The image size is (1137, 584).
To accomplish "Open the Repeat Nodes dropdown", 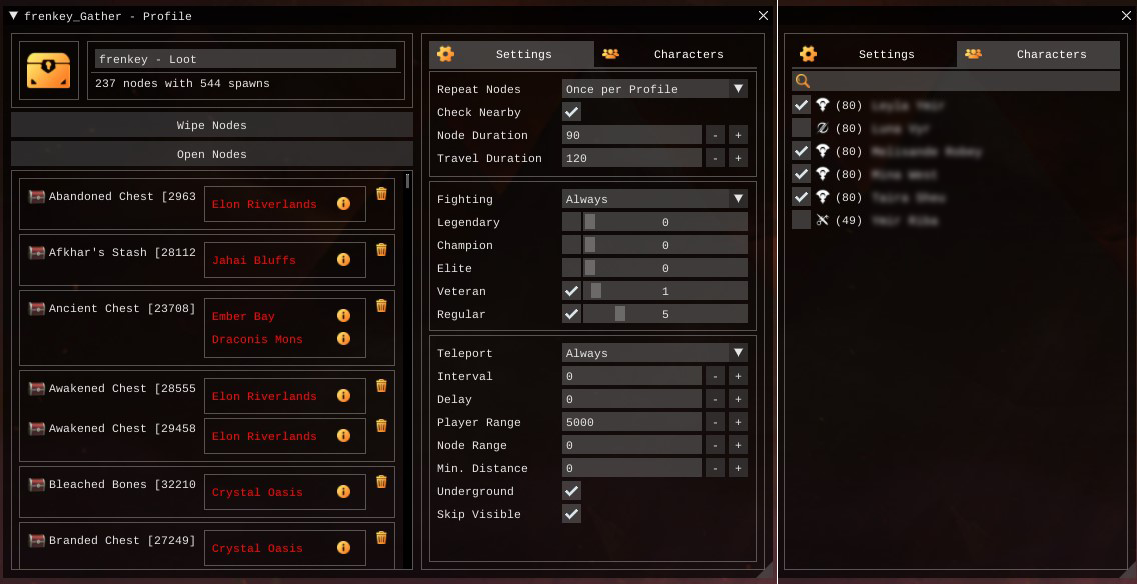I will 654,89.
